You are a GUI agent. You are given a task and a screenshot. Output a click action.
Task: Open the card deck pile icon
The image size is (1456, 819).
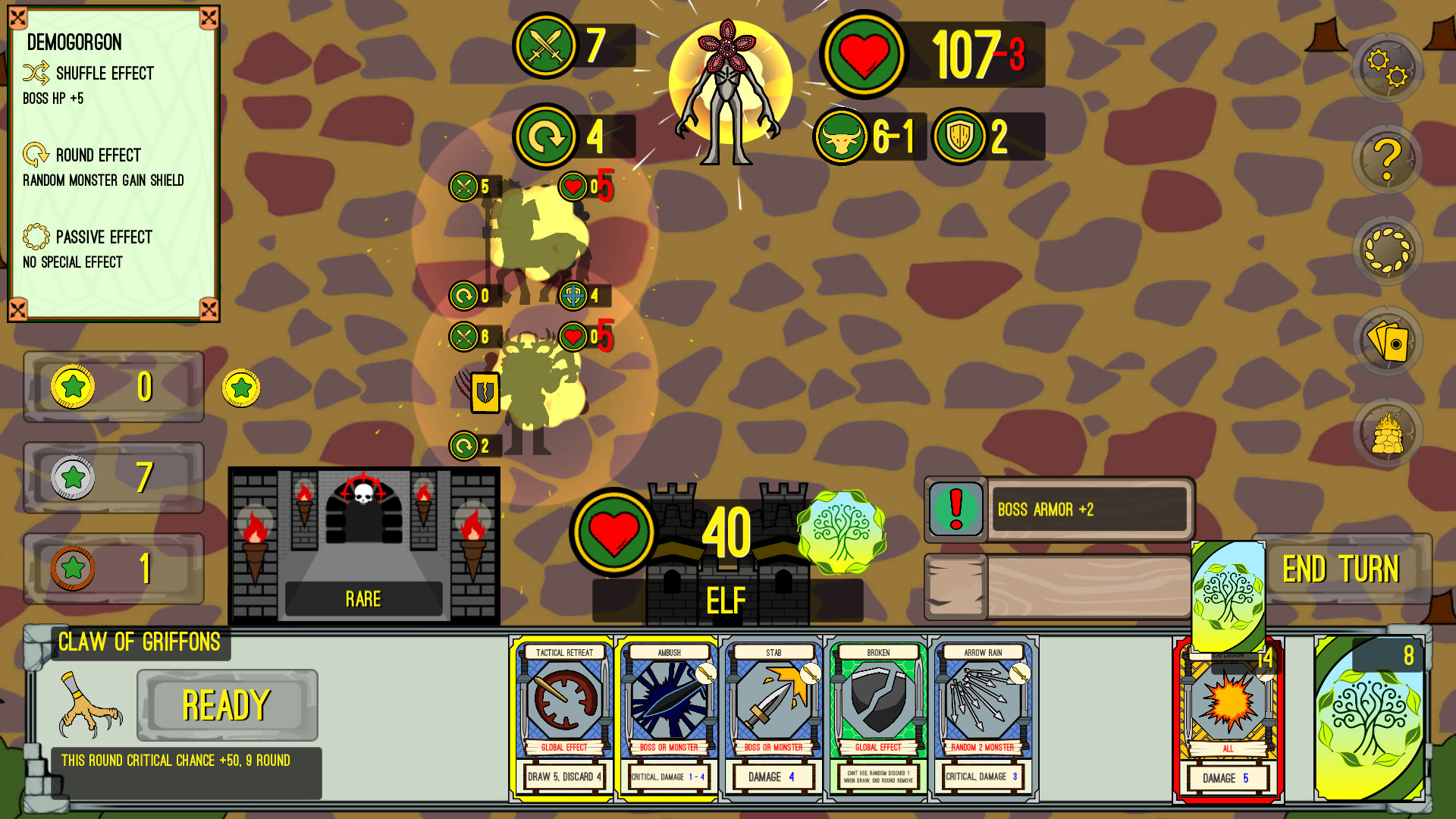1387,340
